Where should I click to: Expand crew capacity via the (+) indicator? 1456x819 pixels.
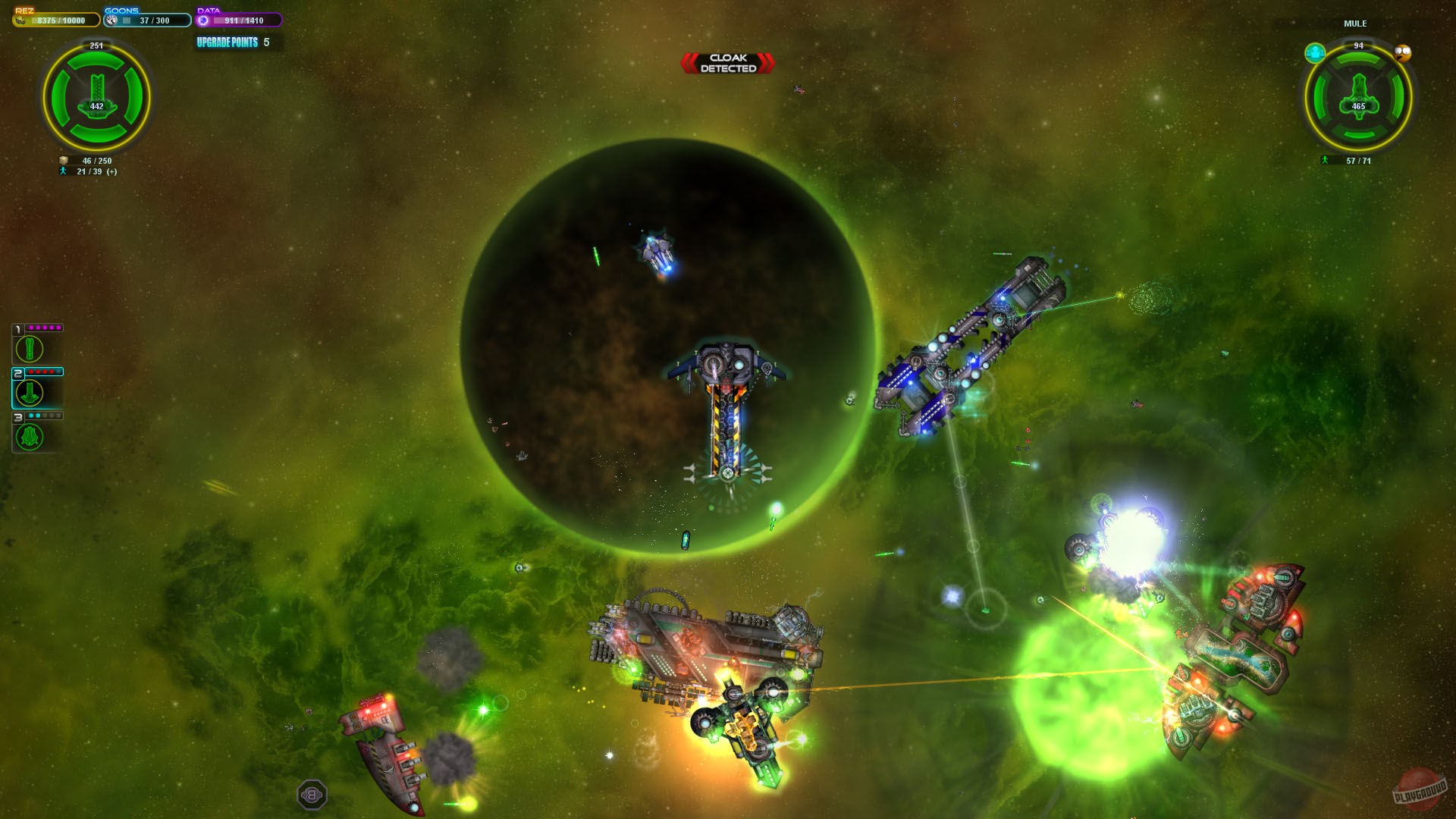[112, 172]
